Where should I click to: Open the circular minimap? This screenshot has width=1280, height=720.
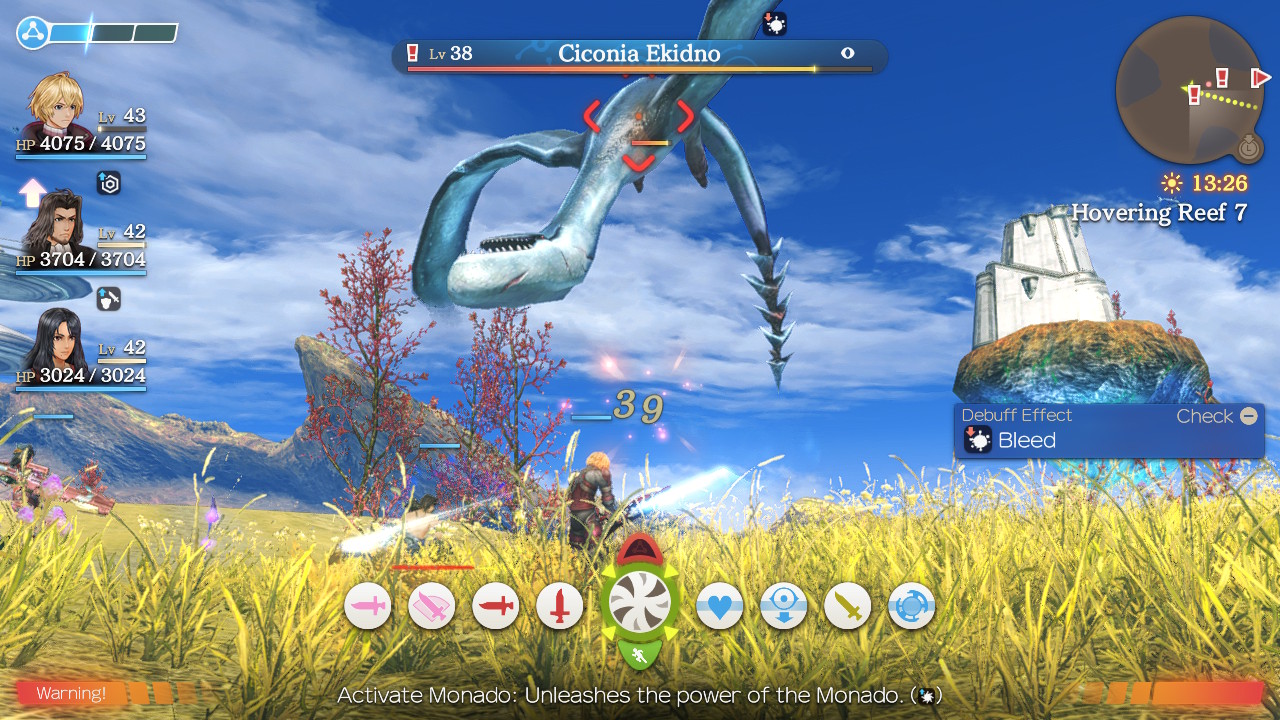1190,90
